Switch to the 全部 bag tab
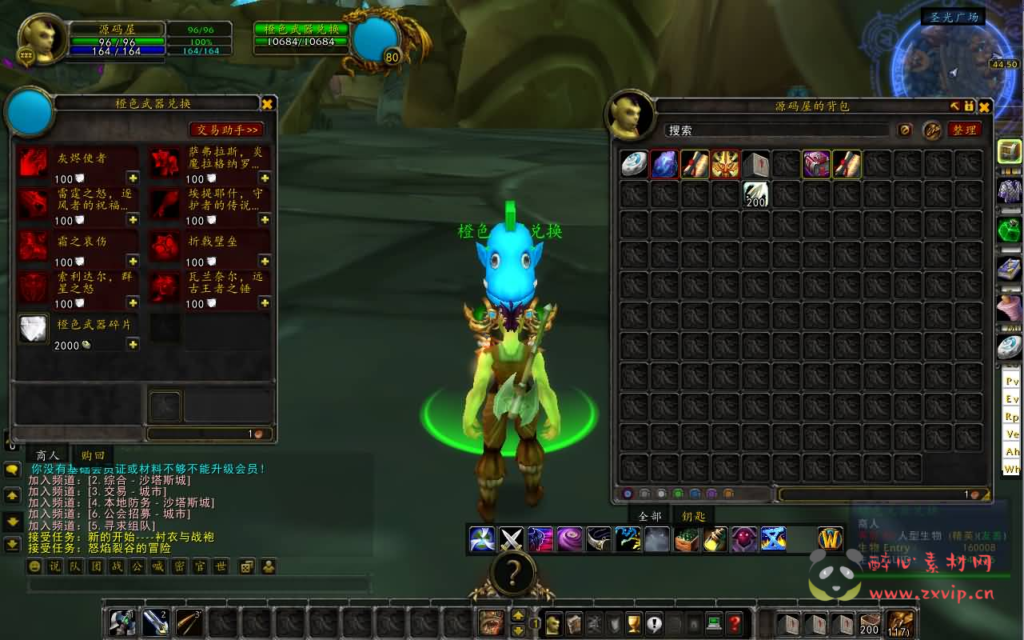Viewport: 1024px width, 640px height. point(651,516)
